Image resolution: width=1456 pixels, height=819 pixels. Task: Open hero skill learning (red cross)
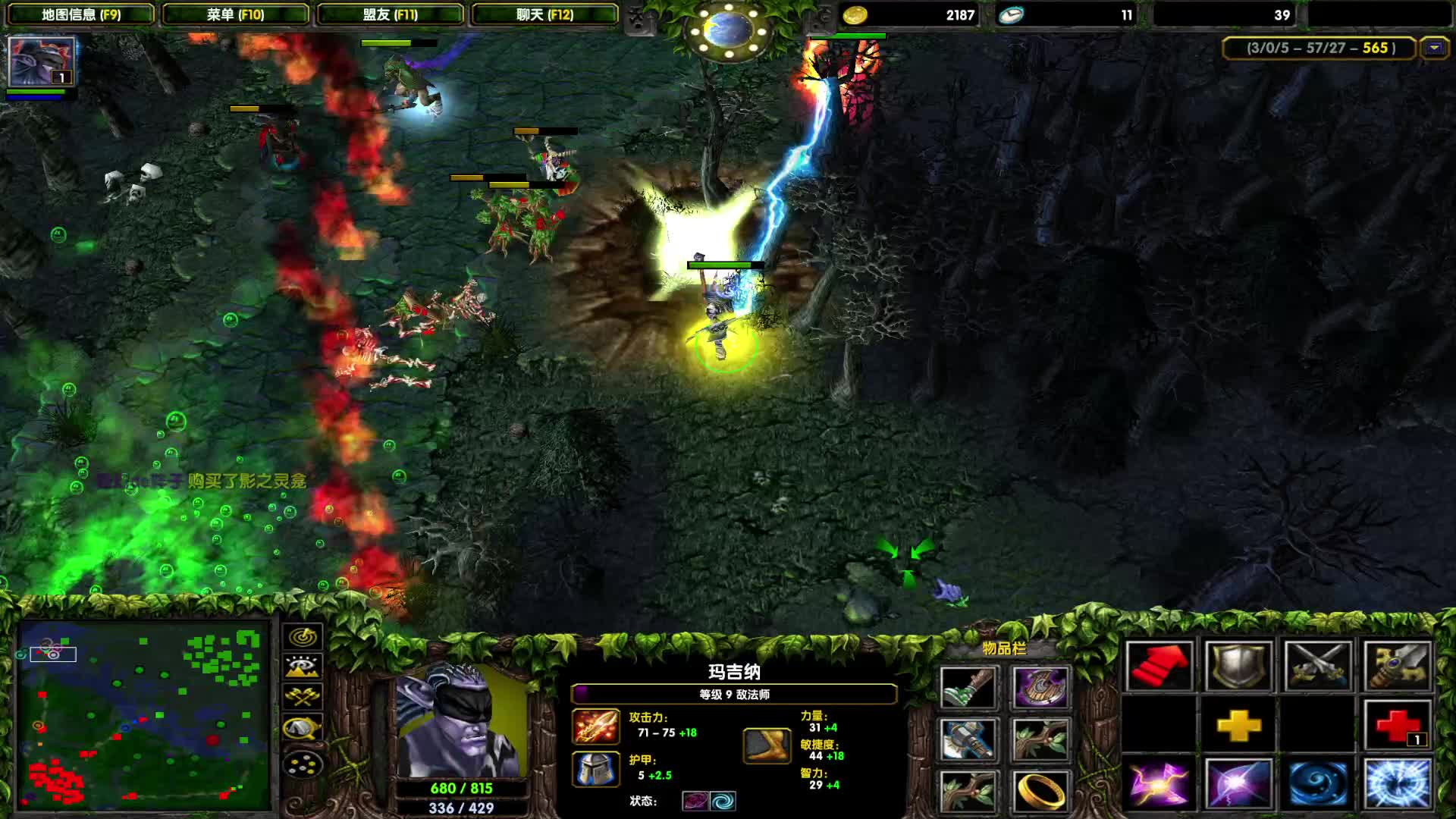tap(1397, 726)
